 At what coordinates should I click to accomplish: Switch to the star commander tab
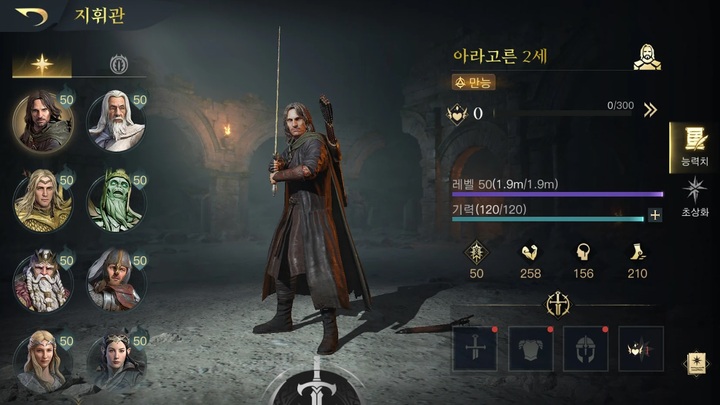(x=41, y=64)
